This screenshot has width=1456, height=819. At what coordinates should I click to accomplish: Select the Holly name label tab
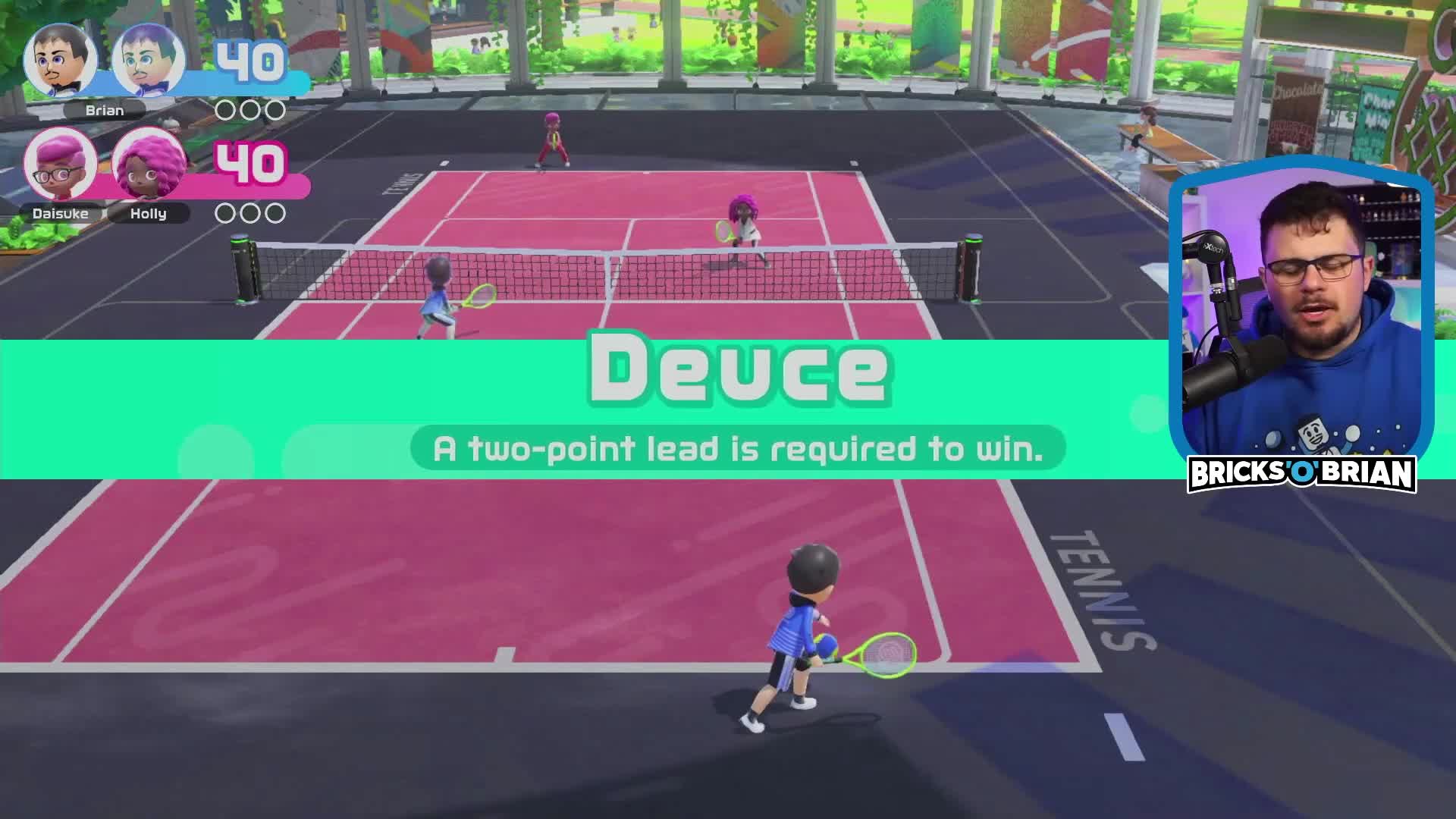150,213
